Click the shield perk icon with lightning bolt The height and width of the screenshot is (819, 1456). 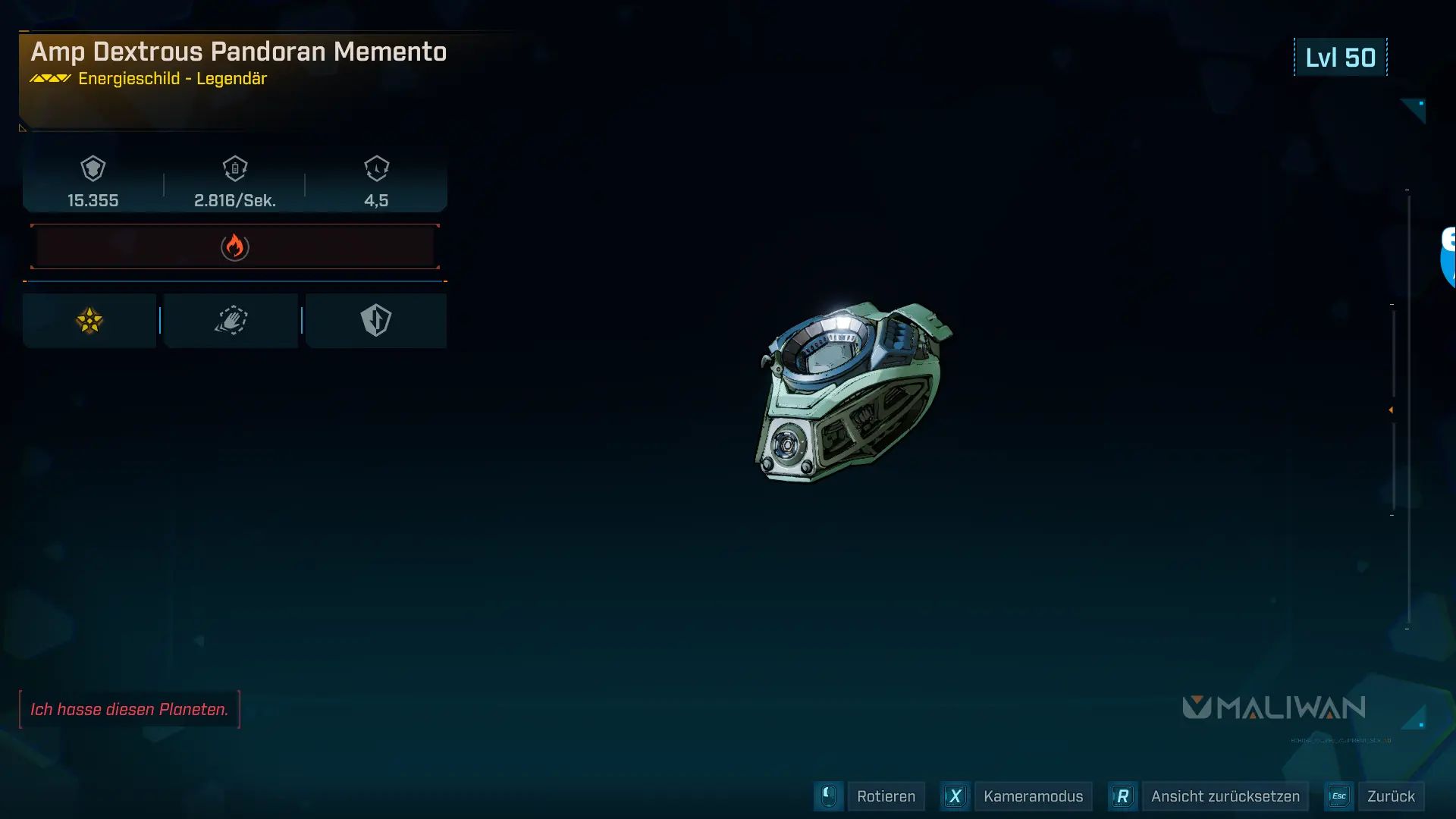coord(377,320)
